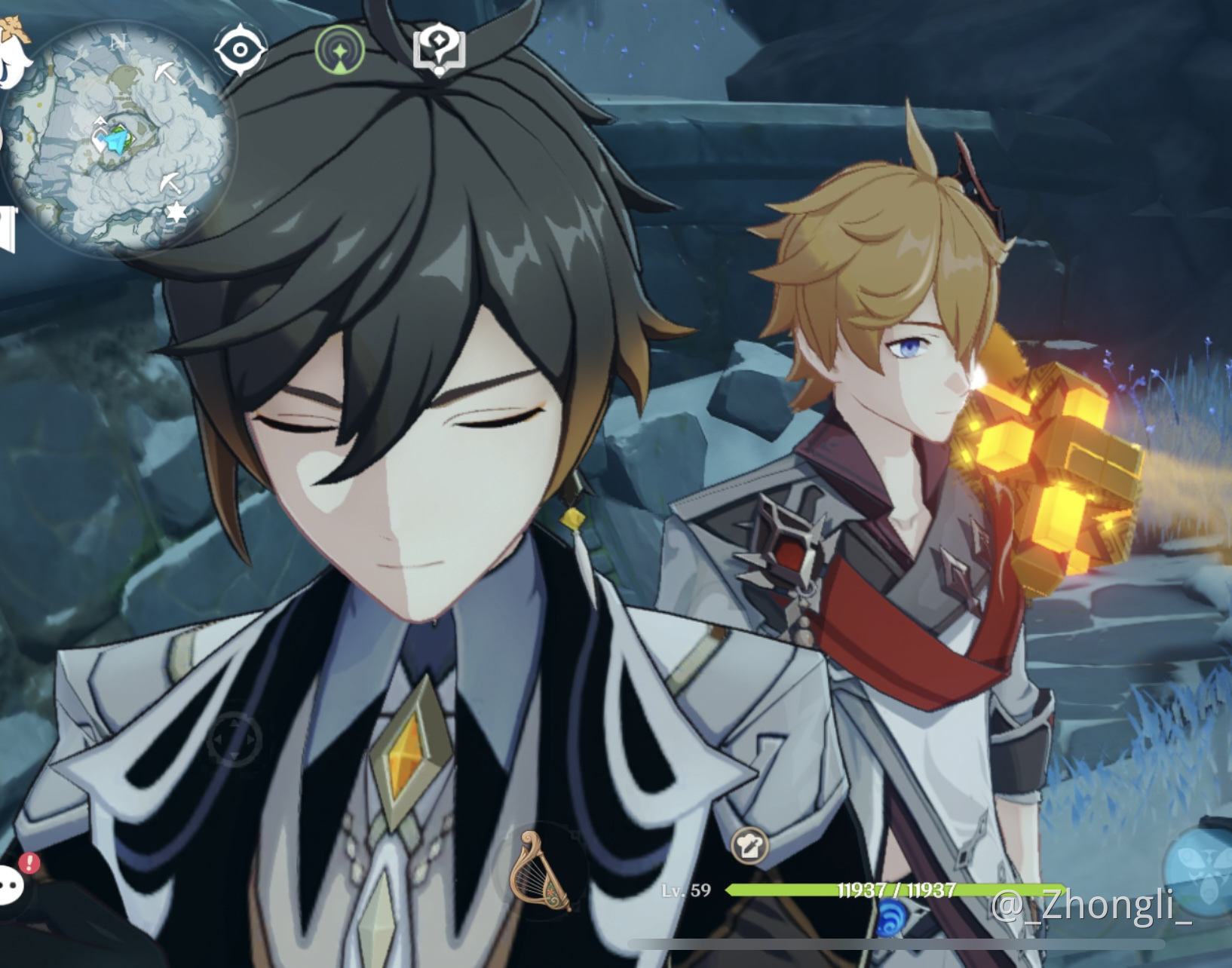Open the question mark tutorial book icon
The image size is (1232, 968).
click(x=440, y=51)
